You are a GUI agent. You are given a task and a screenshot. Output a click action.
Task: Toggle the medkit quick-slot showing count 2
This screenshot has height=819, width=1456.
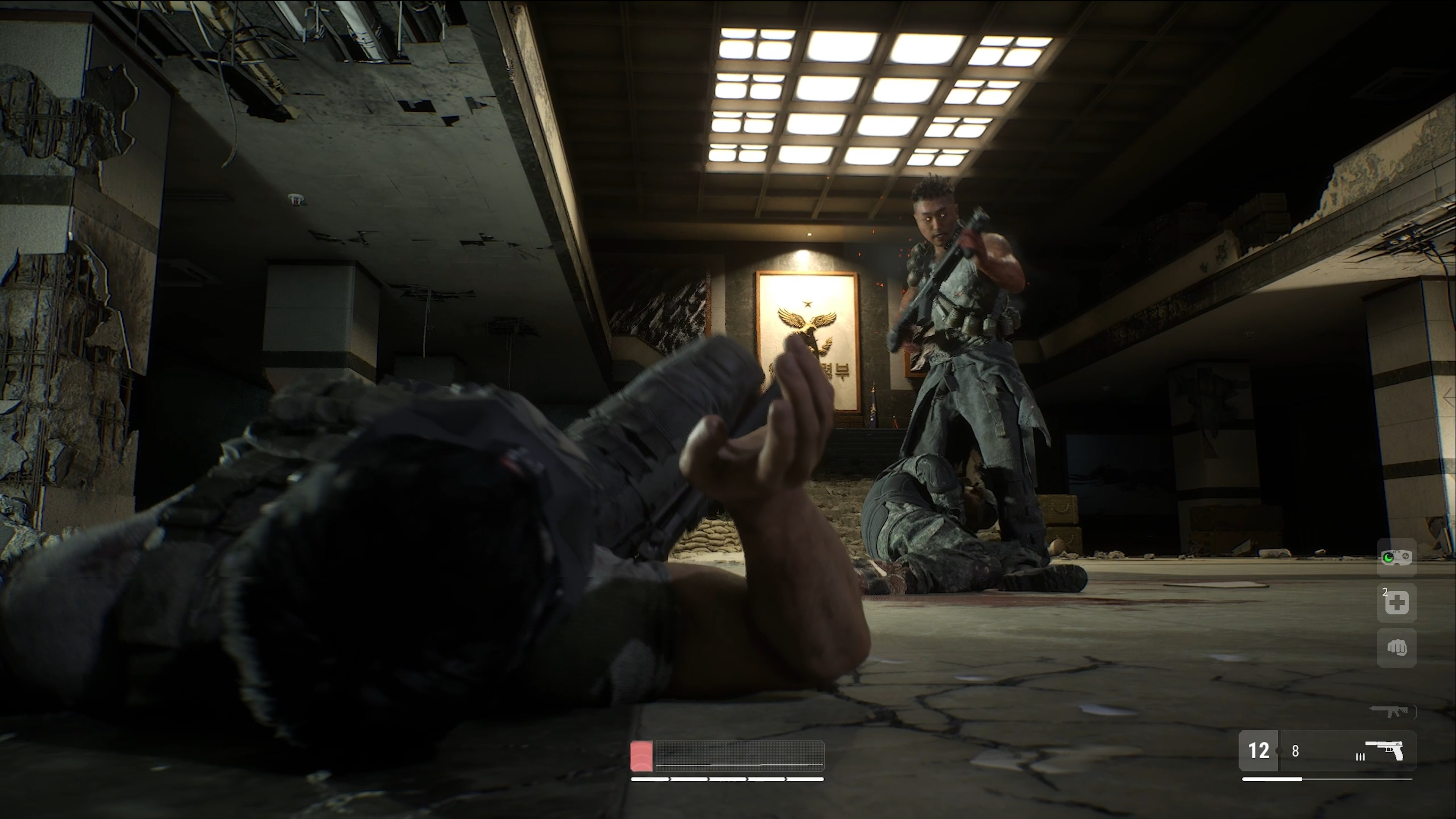click(x=1396, y=602)
